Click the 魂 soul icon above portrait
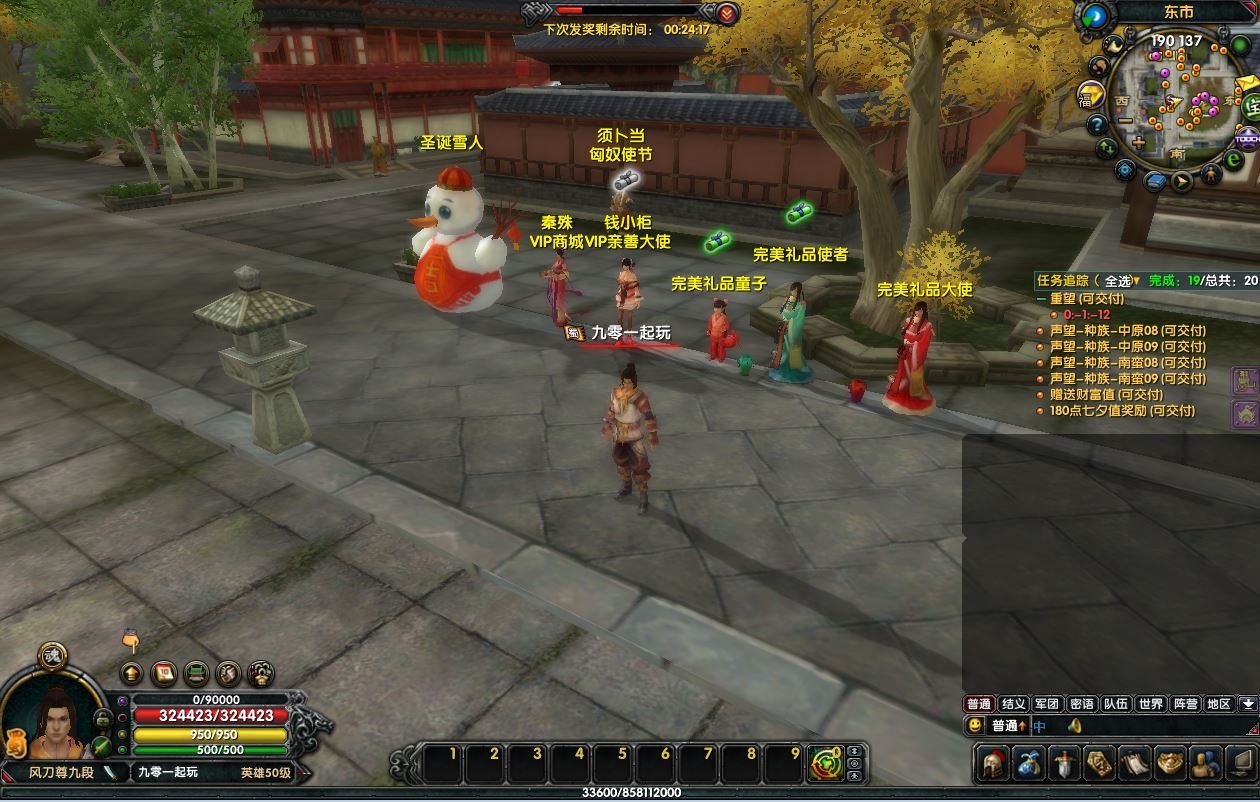This screenshot has width=1260, height=802. pyautogui.click(x=52, y=656)
